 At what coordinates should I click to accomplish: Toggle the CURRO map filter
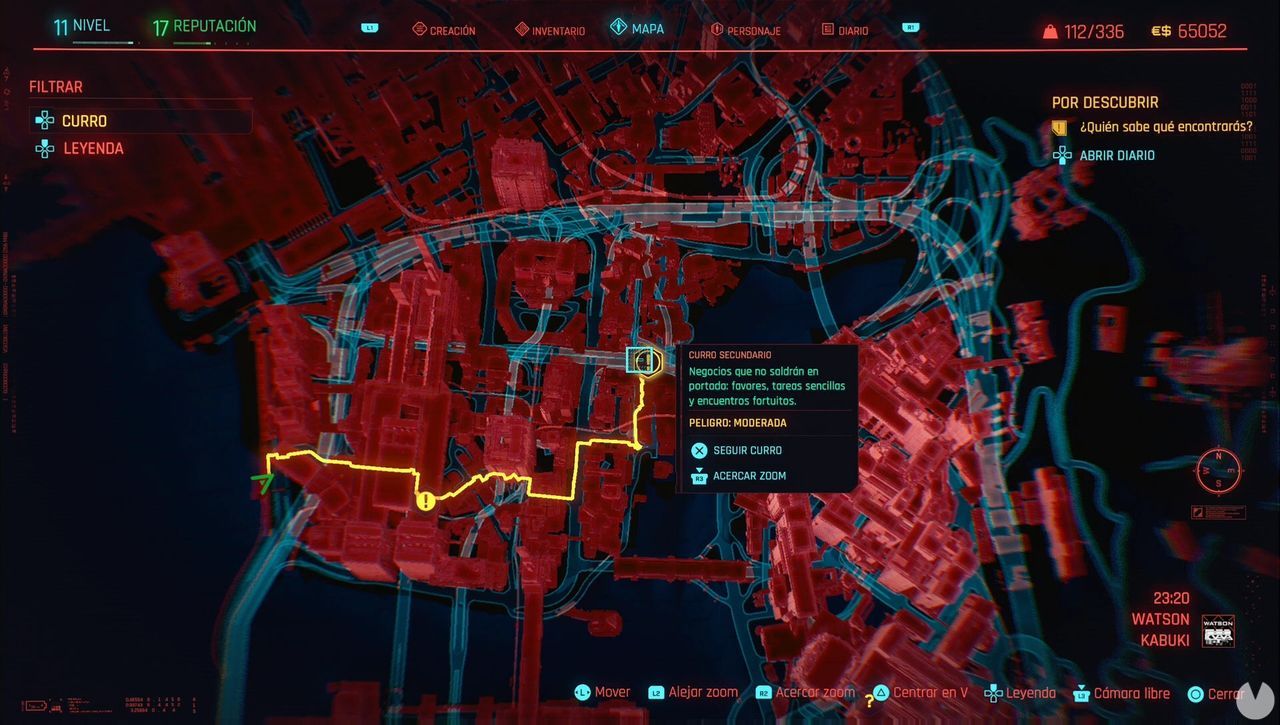pyautogui.click(x=85, y=120)
